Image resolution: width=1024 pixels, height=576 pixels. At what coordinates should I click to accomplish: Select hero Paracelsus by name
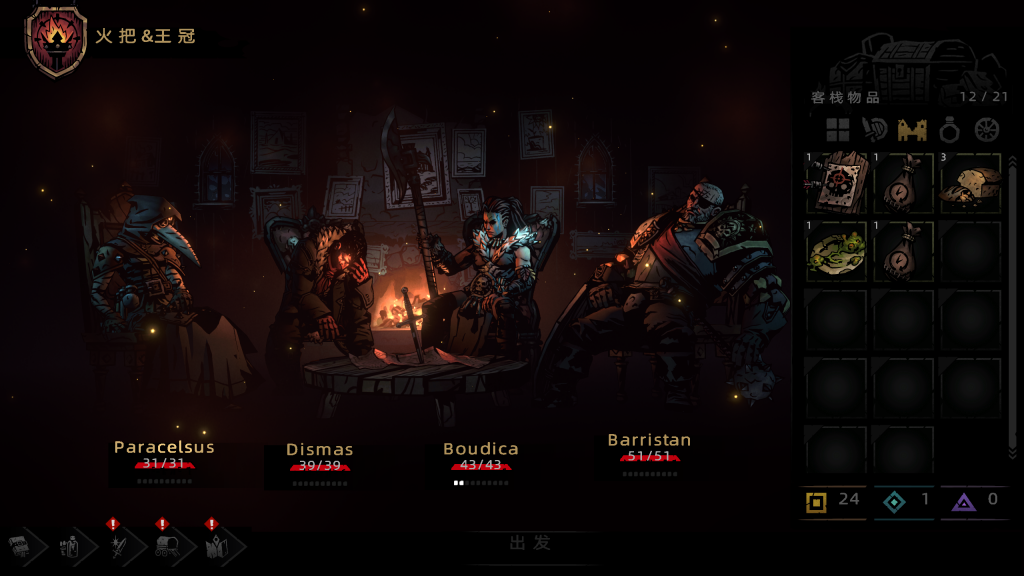(x=164, y=447)
